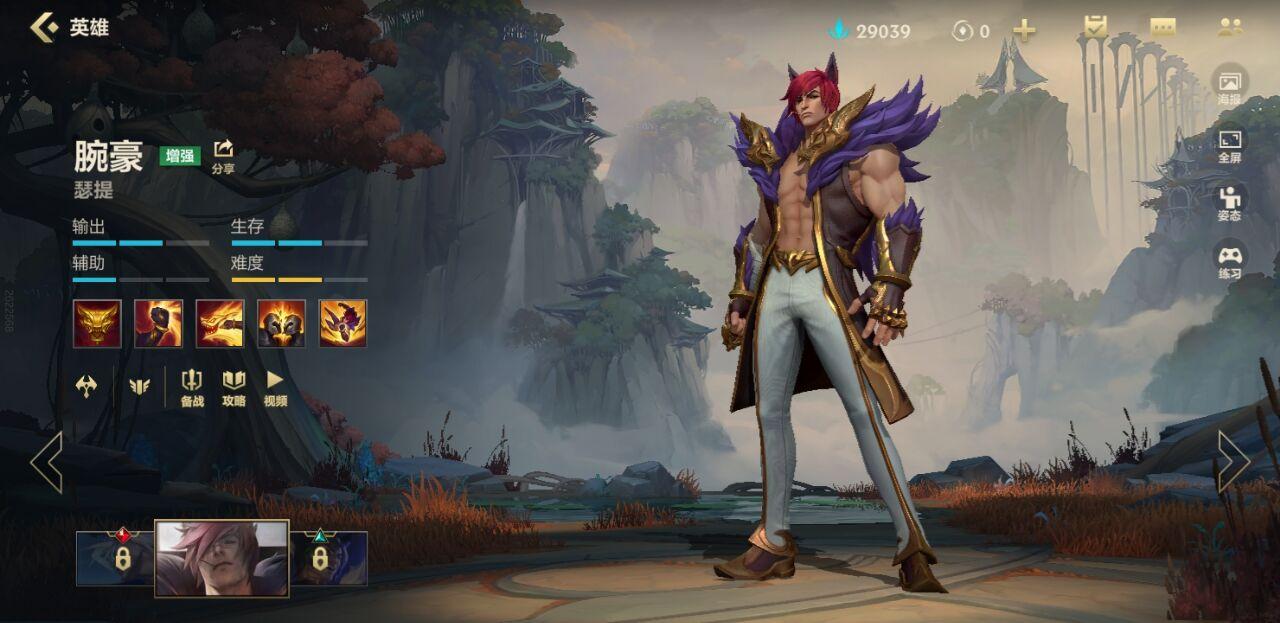
Task: Switch to 全屏 fullscreen view
Action: (1229, 144)
